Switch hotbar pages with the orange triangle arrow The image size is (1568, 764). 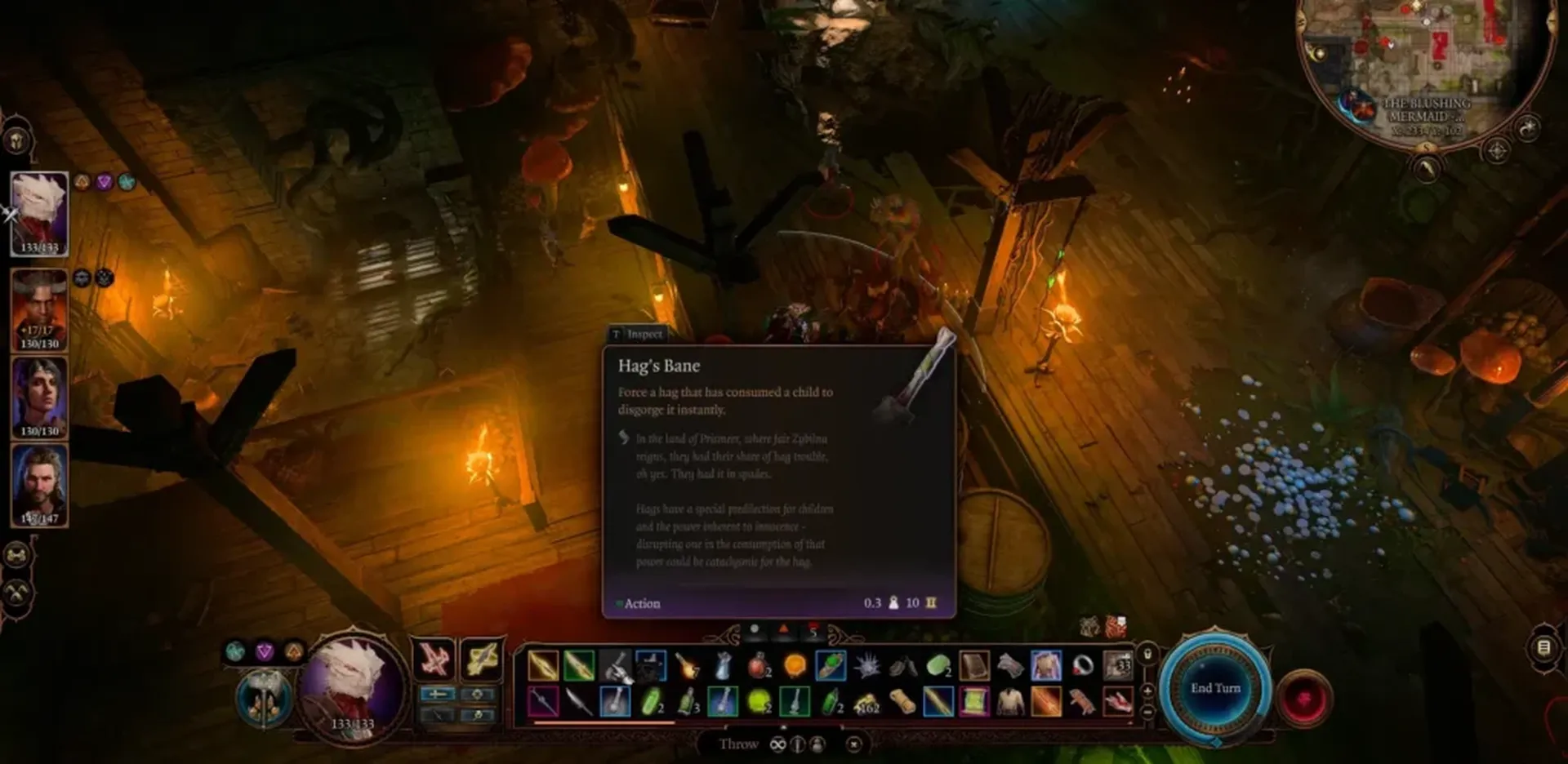pyautogui.click(x=784, y=629)
